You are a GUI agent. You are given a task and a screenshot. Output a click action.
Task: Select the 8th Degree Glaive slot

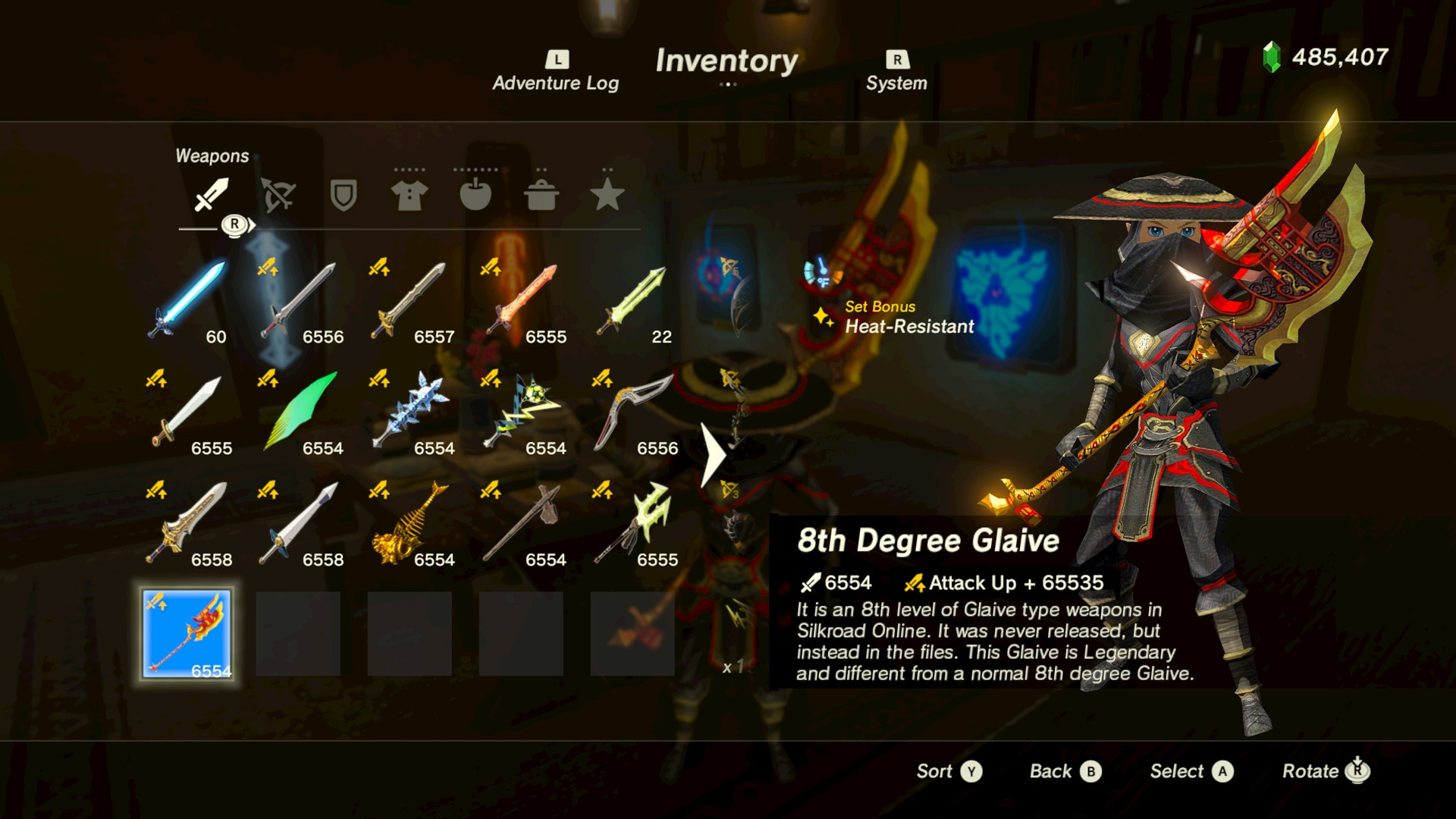point(187,634)
